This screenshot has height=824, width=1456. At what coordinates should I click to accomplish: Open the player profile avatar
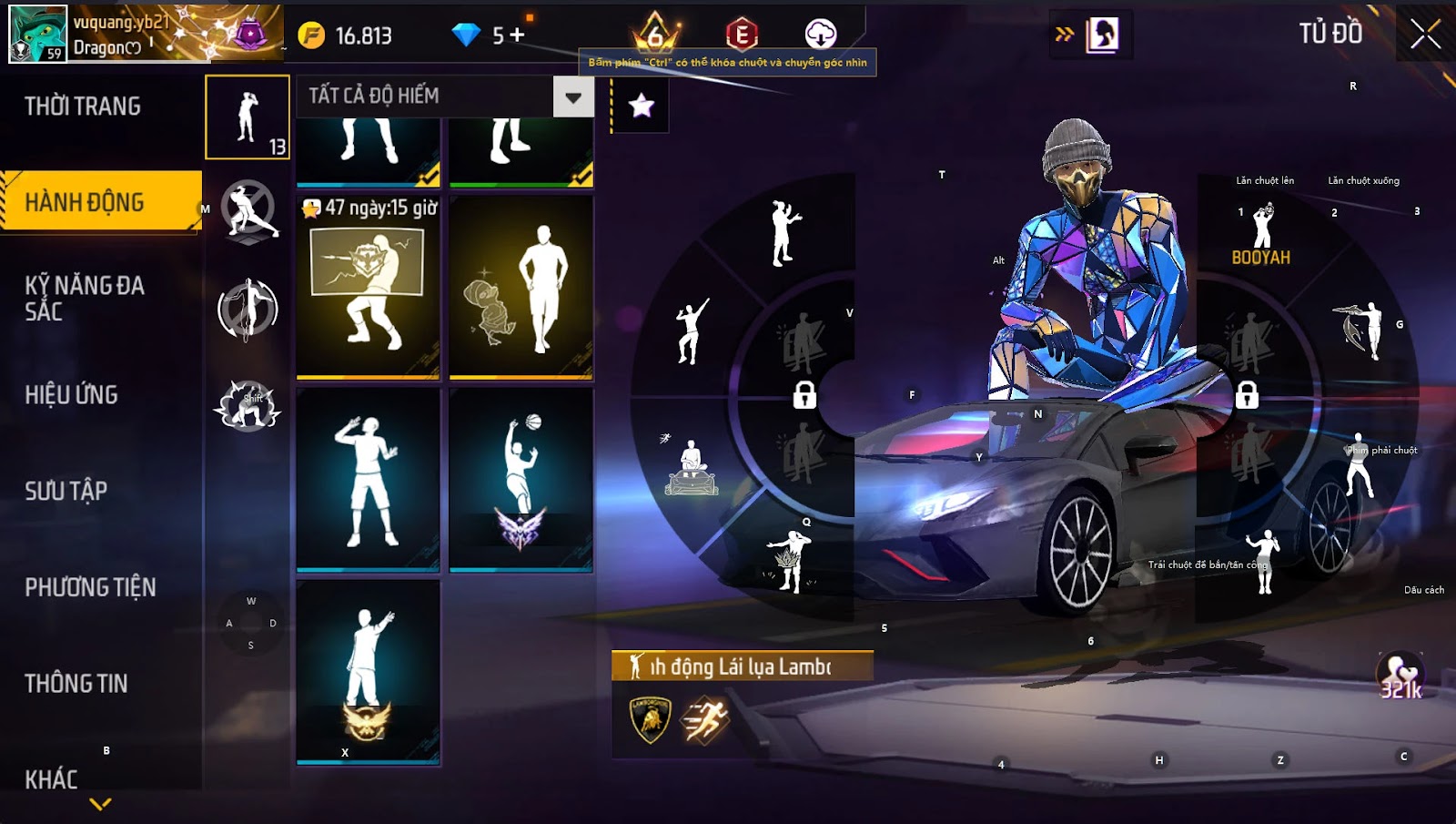click(x=37, y=34)
